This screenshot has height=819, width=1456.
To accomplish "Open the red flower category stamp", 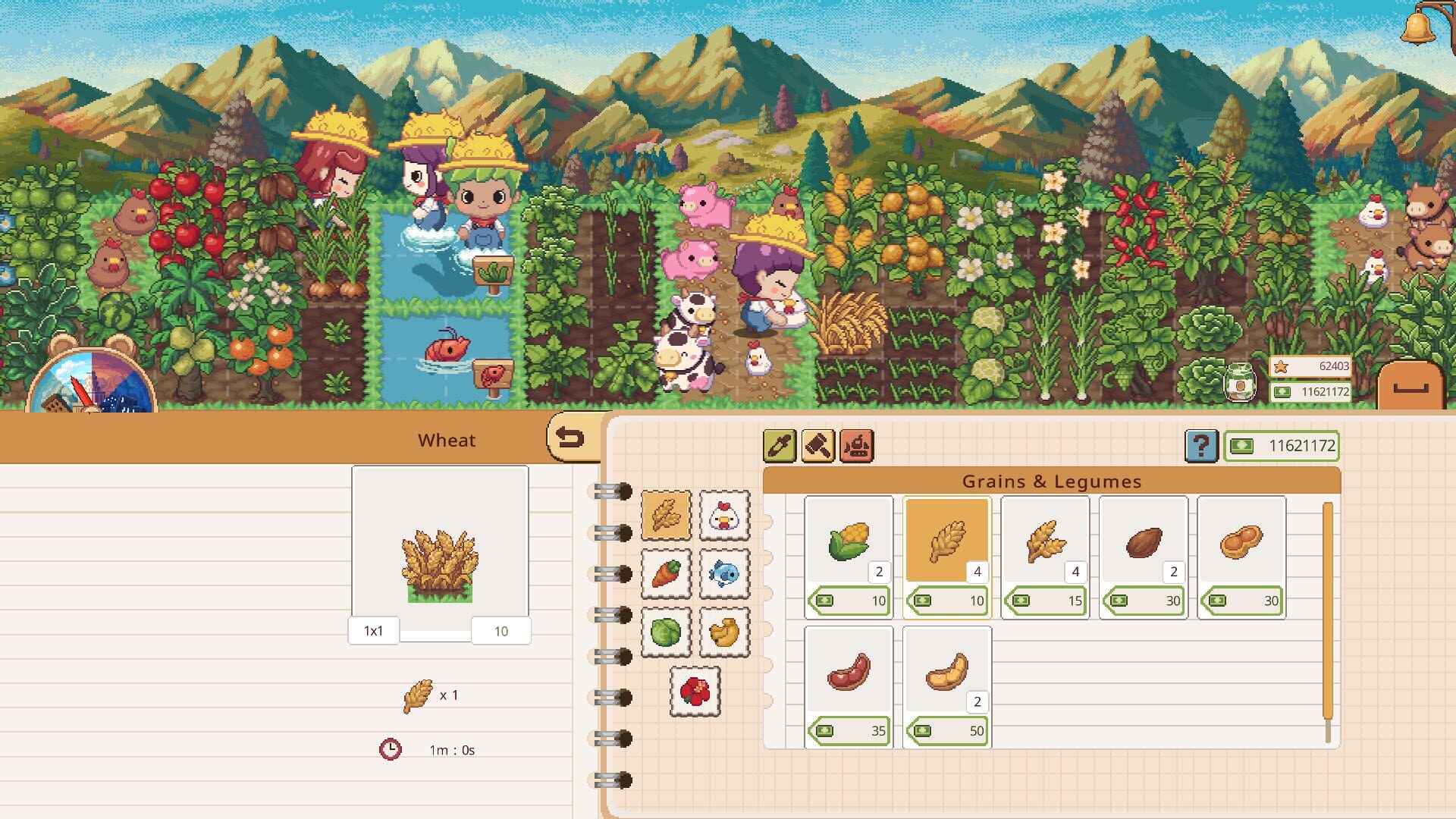I will click(695, 692).
